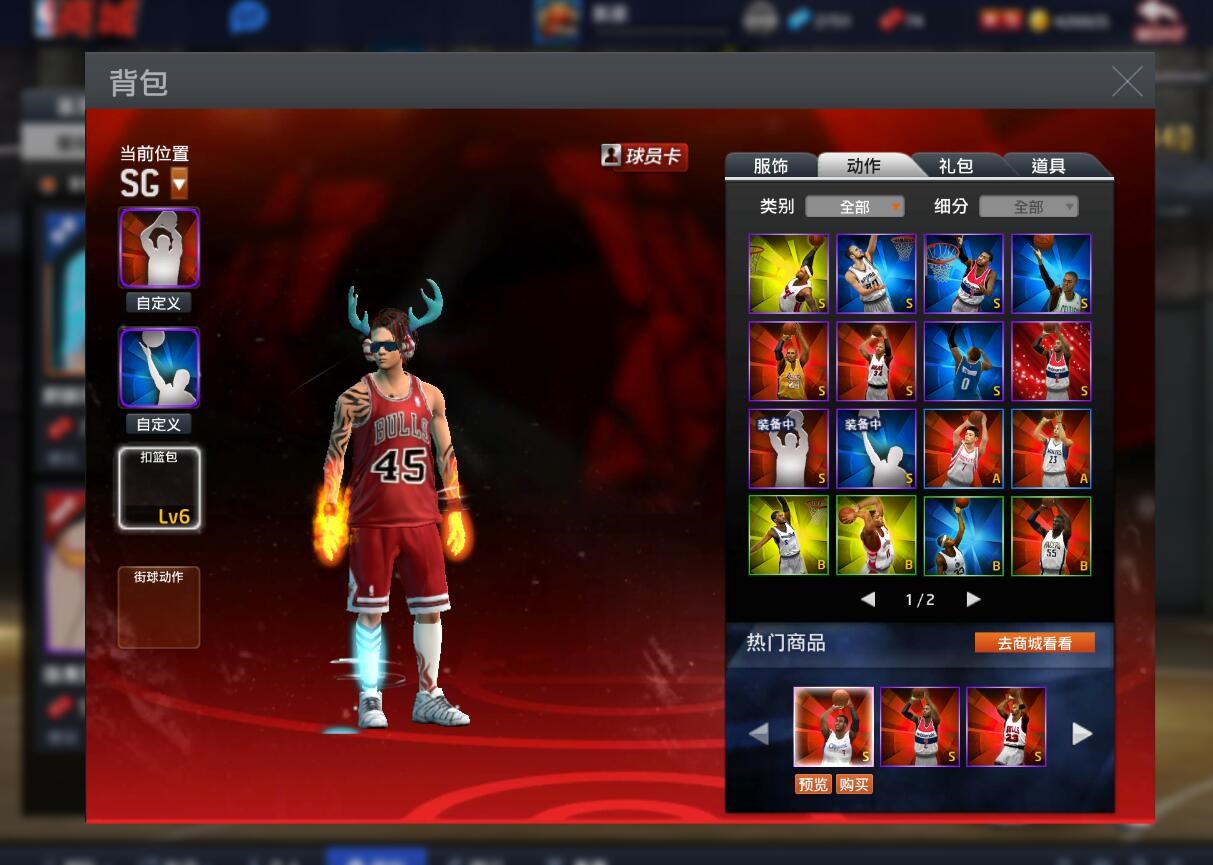The image size is (1213, 865).
Task: Click the 球员卡 player card button
Action: [x=644, y=156]
